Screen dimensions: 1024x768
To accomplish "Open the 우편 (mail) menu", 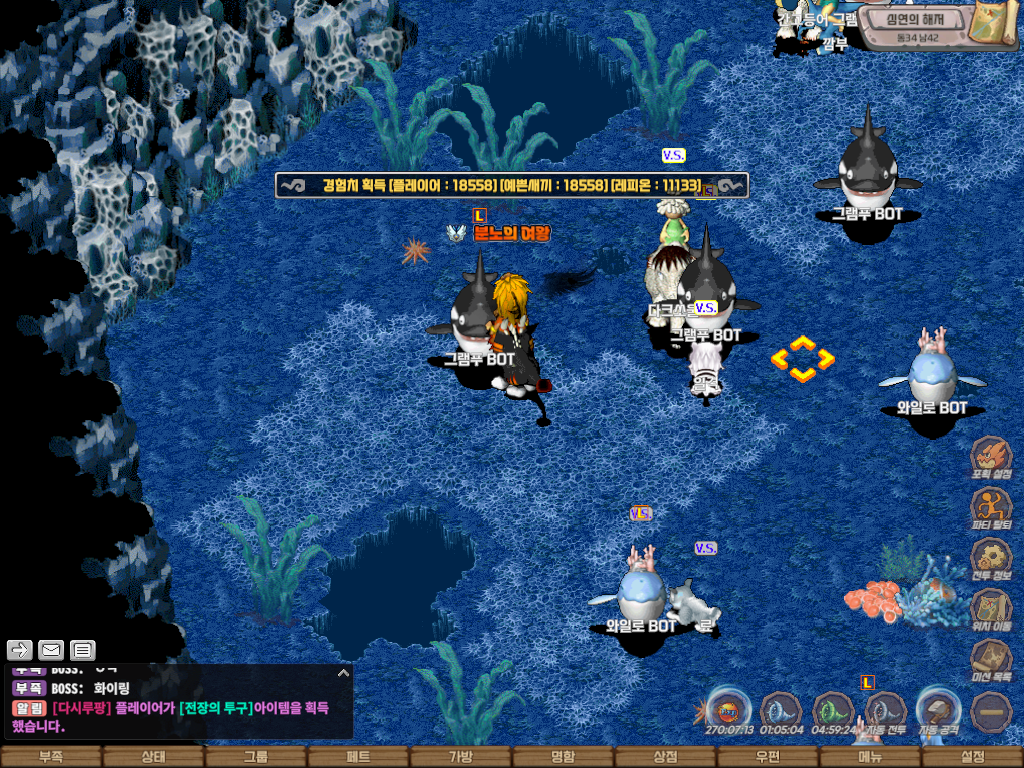I will click(x=767, y=757).
